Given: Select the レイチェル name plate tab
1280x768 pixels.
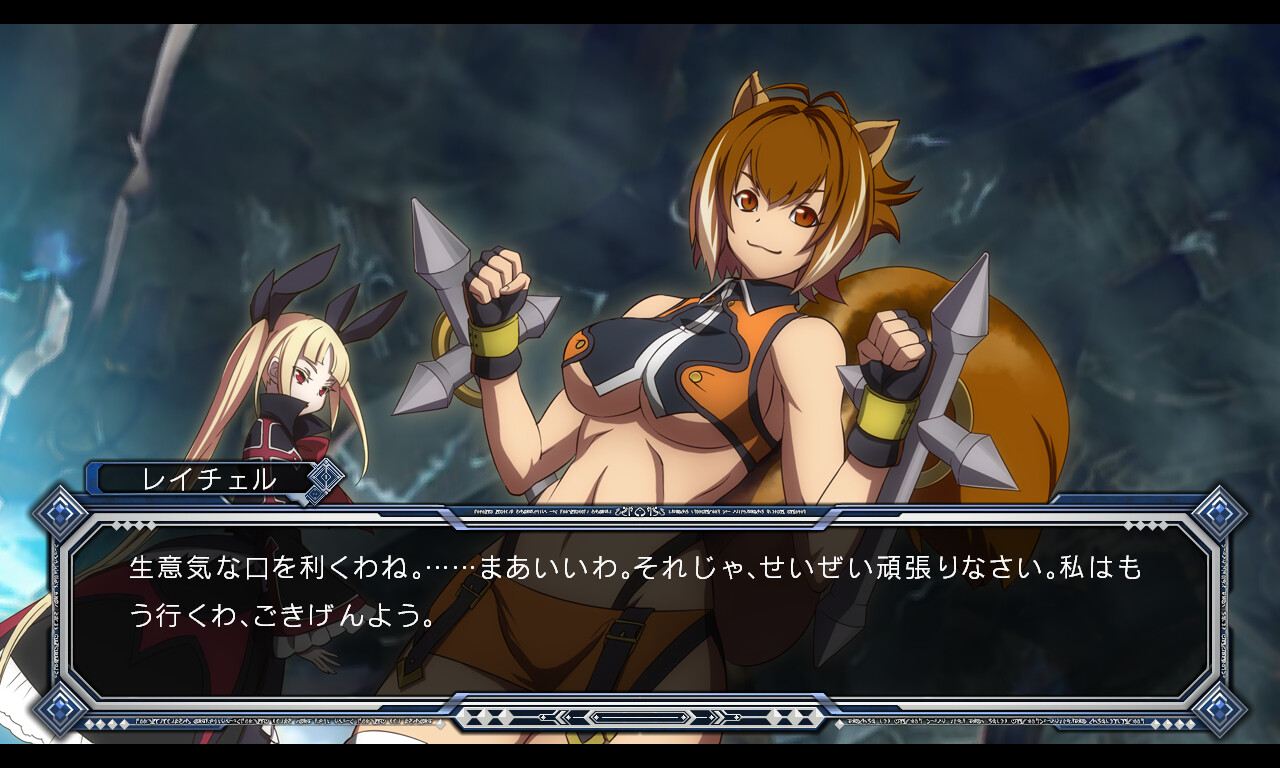Looking at the screenshot, I should coord(200,478).
